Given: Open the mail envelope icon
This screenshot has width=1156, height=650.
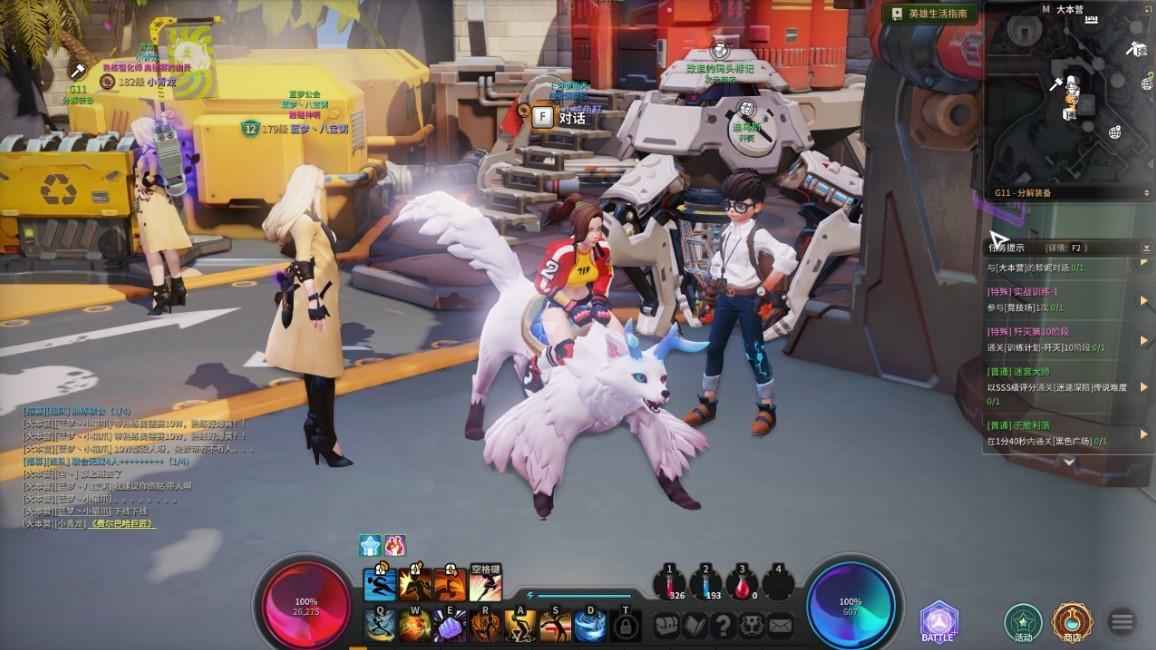Looking at the screenshot, I should pos(779,626).
